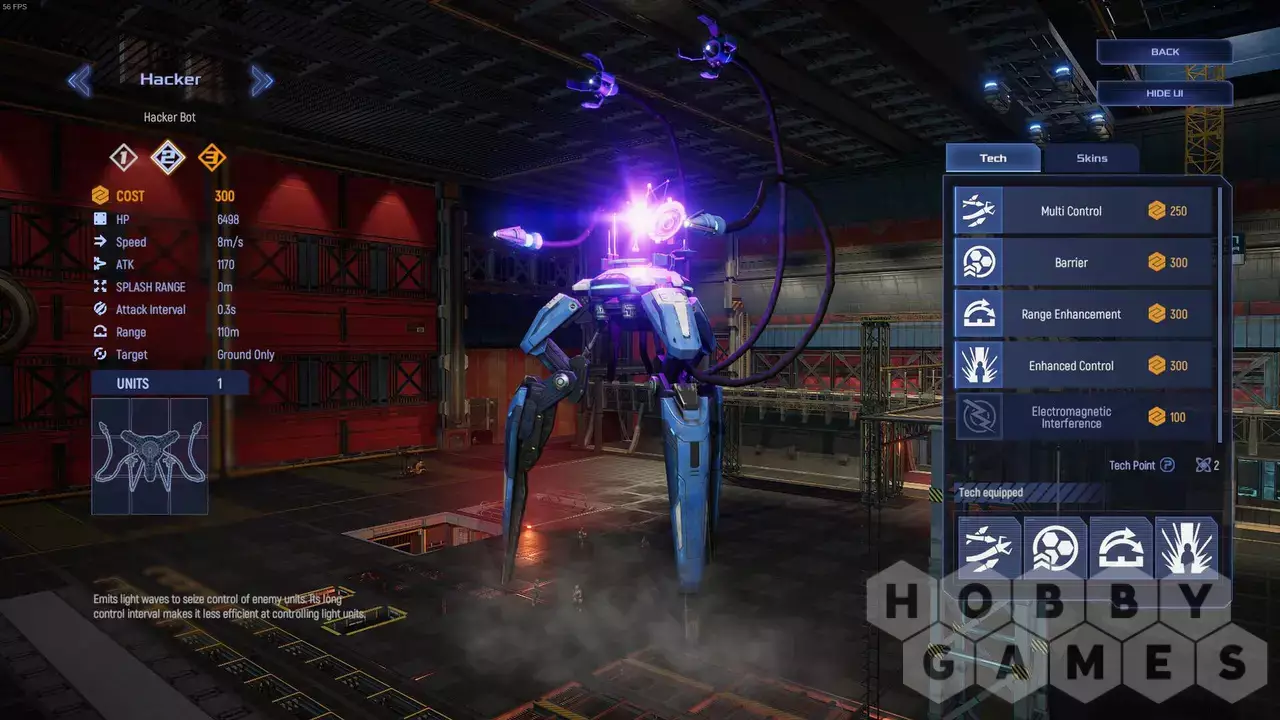Switch to the Skins tab
Screen dimensions: 1280x720
1091,158
